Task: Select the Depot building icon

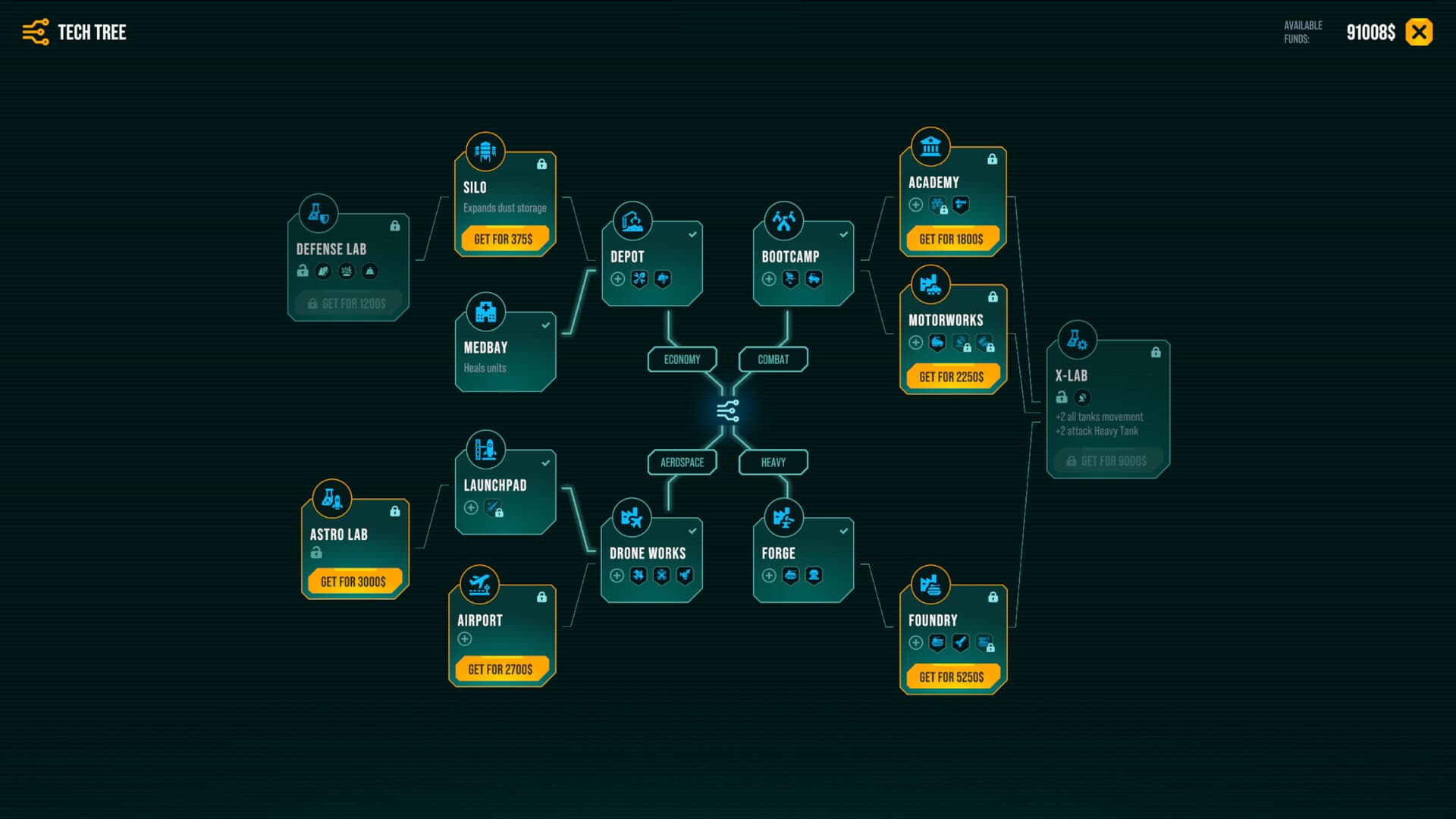Action: (x=633, y=221)
